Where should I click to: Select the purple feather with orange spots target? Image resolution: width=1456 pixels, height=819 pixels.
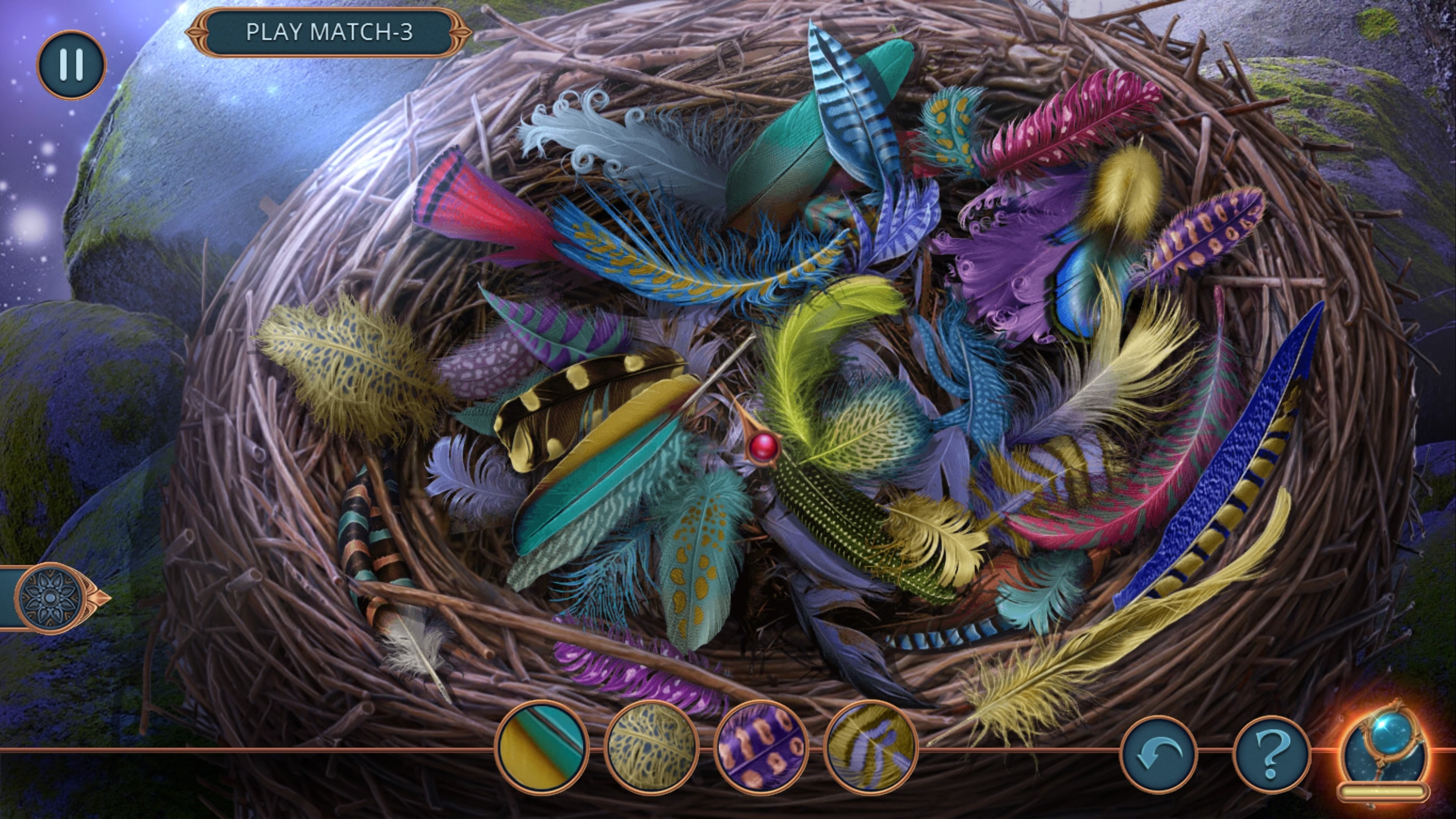click(x=761, y=748)
